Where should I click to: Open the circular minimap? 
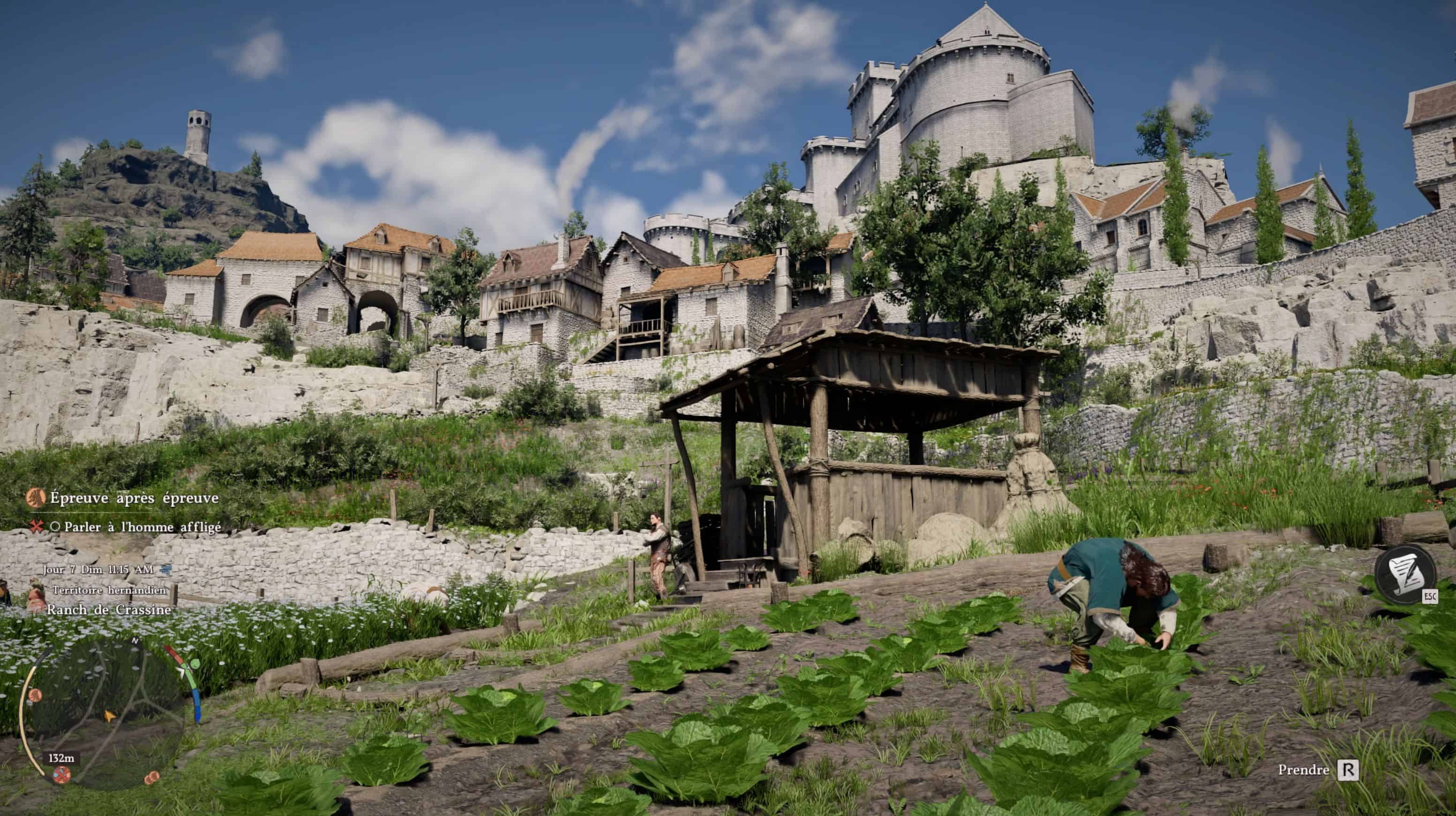click(x=107, y=715)
